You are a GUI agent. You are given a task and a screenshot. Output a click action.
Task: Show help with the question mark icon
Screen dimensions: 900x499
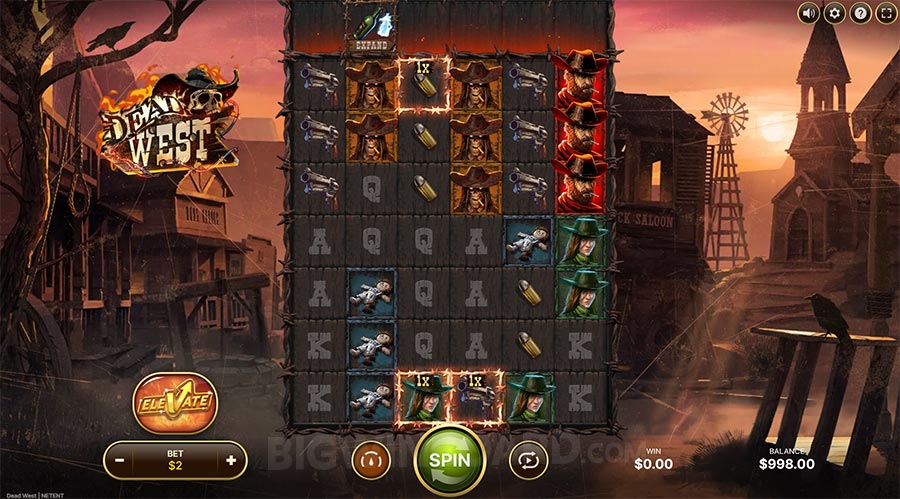click(x=860, y=13)
